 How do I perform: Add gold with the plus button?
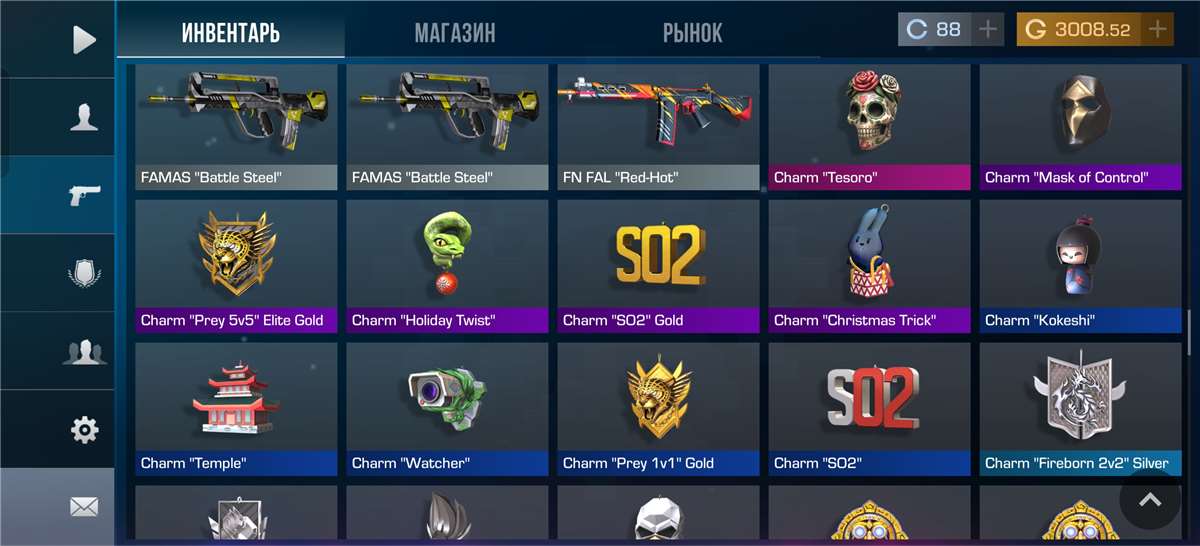click(x=1158, y=30)
